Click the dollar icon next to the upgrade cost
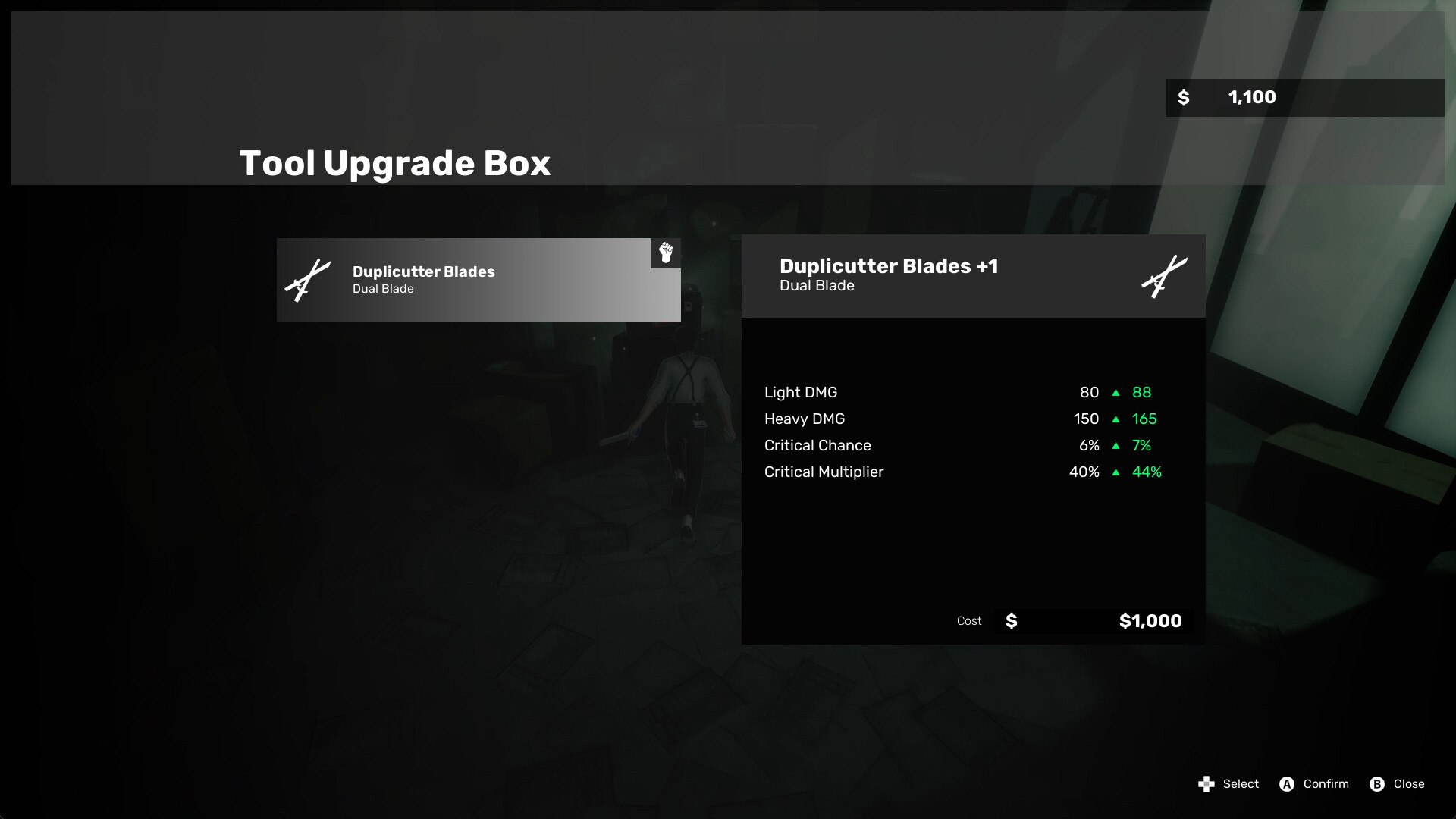Screen dimensions: 1456x819 point(1011,620)
